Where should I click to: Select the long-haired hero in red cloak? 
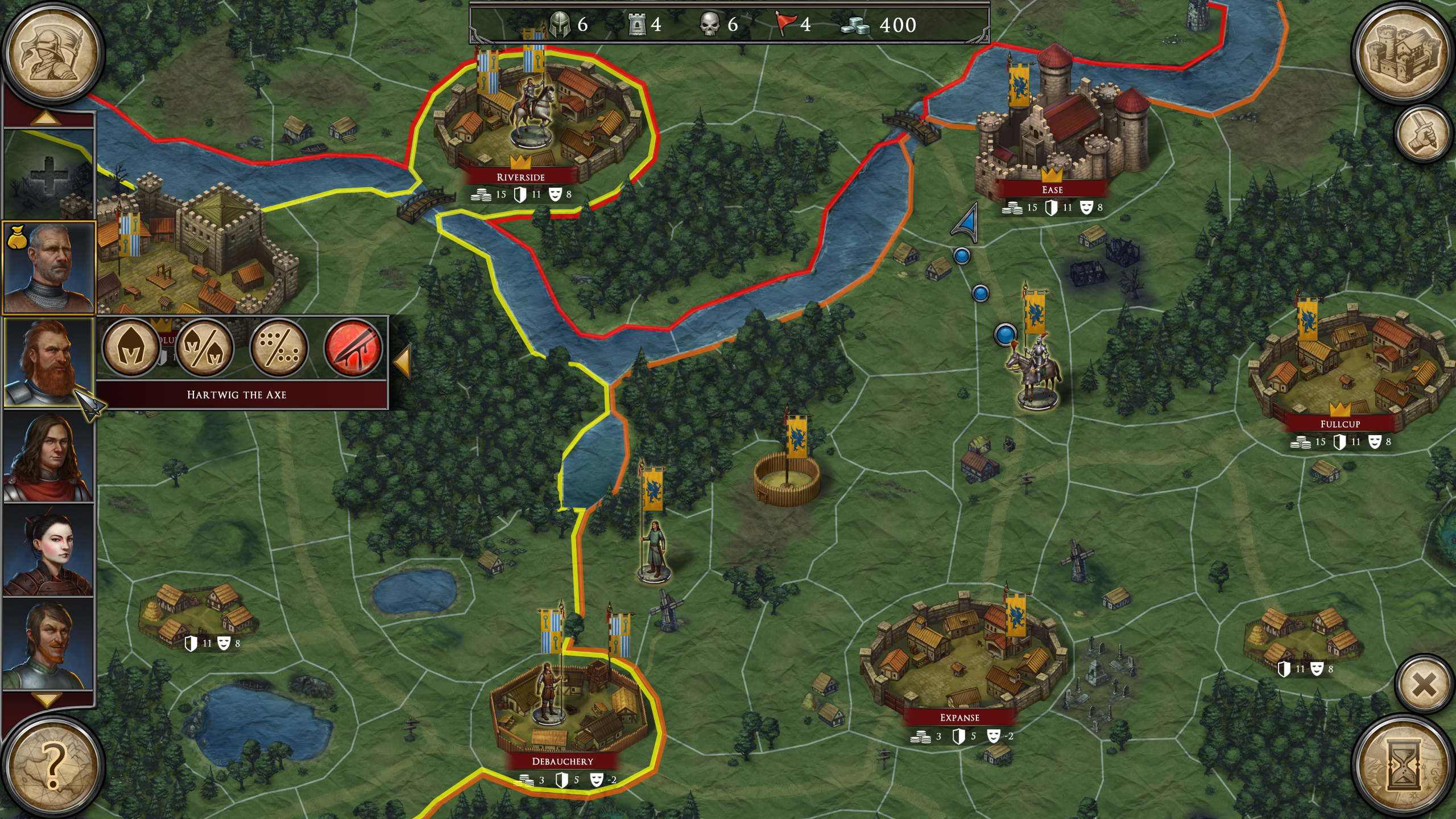(49, 456)
